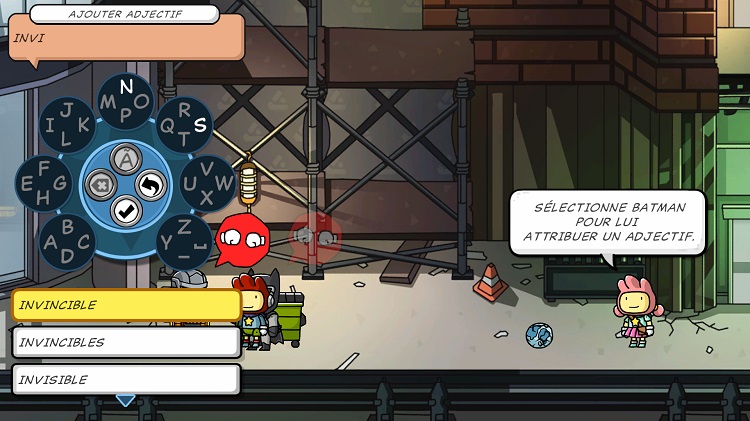Viewport: 750px width, 421px height.
Task: Show more suggestions with the down arrow
Action: [x=125, y=401]
